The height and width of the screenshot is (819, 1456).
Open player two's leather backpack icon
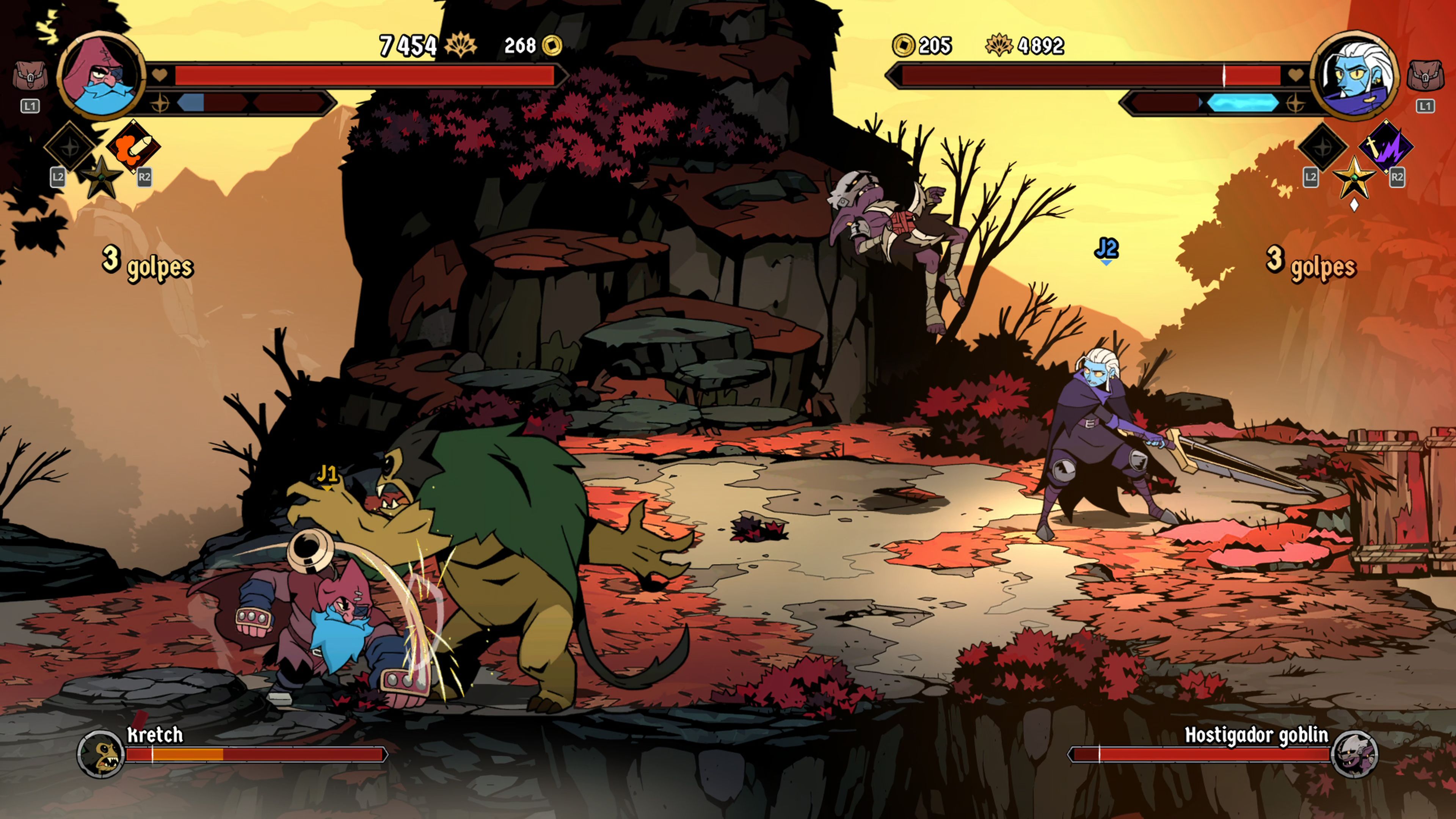point(1425,76)
